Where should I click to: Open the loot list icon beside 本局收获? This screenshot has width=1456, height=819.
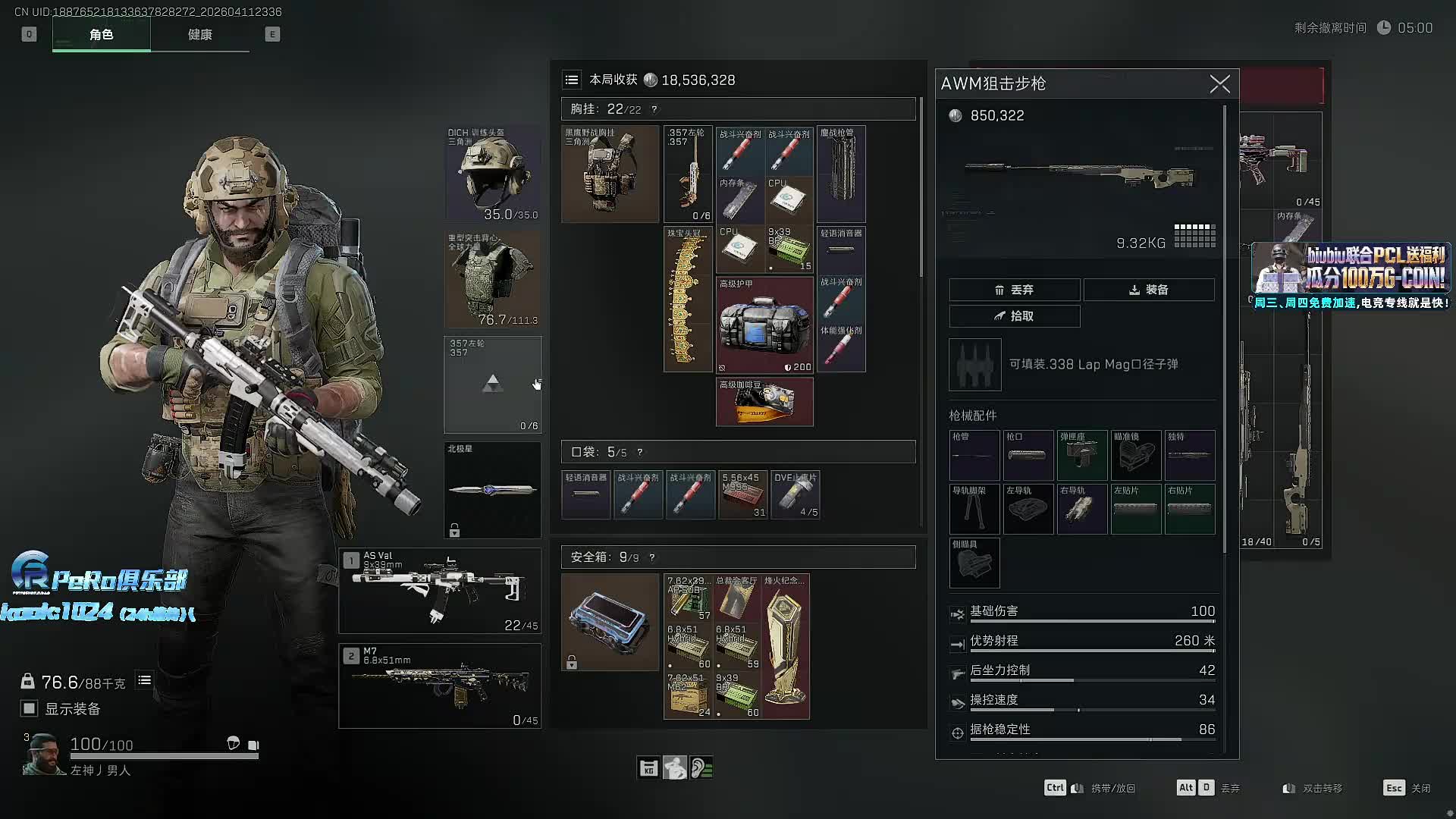click(x=572, y=80)
